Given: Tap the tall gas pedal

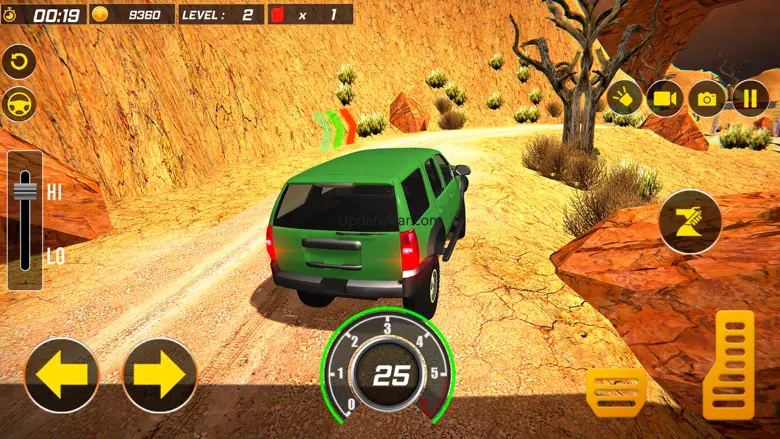Looking at the screenshot, I should point(729,364).
